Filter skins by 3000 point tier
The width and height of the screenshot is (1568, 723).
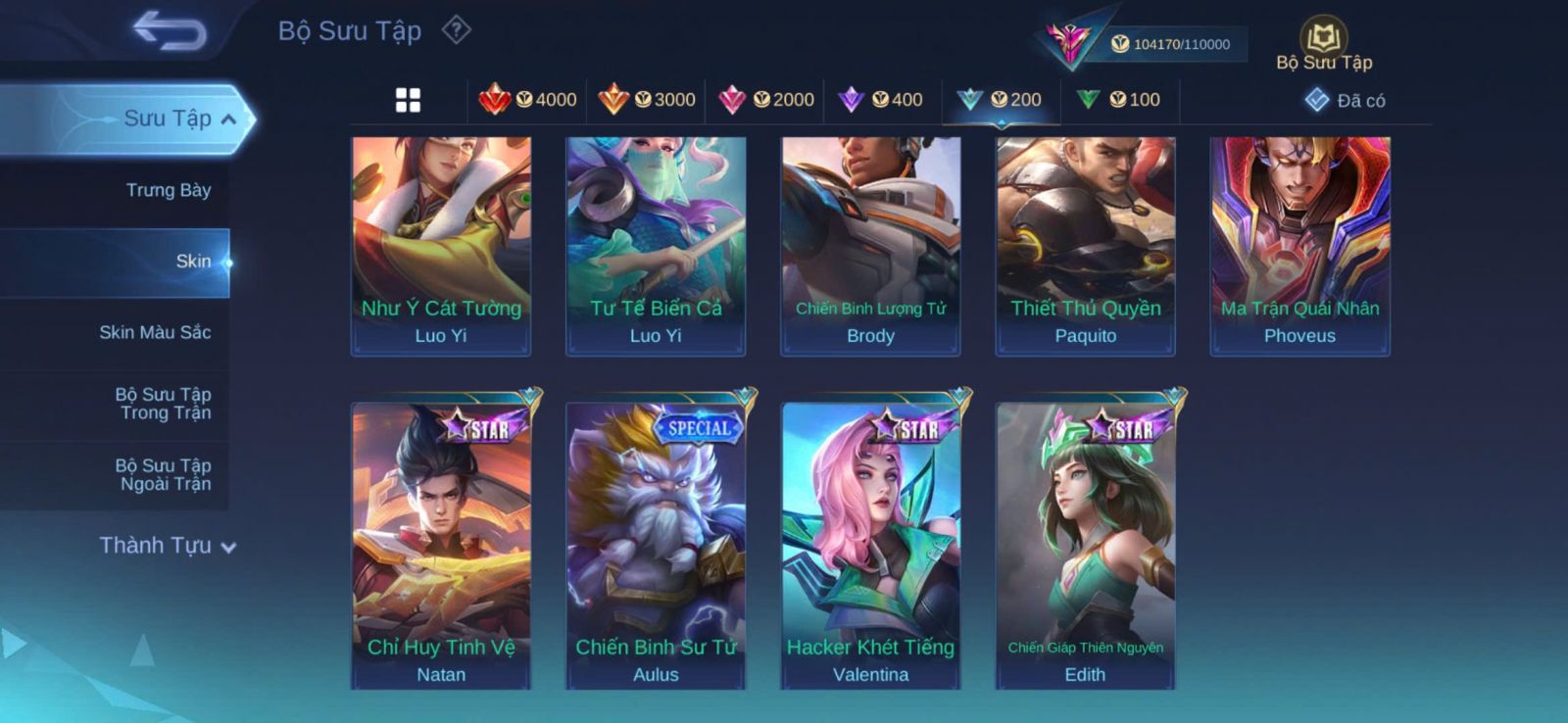647,100
